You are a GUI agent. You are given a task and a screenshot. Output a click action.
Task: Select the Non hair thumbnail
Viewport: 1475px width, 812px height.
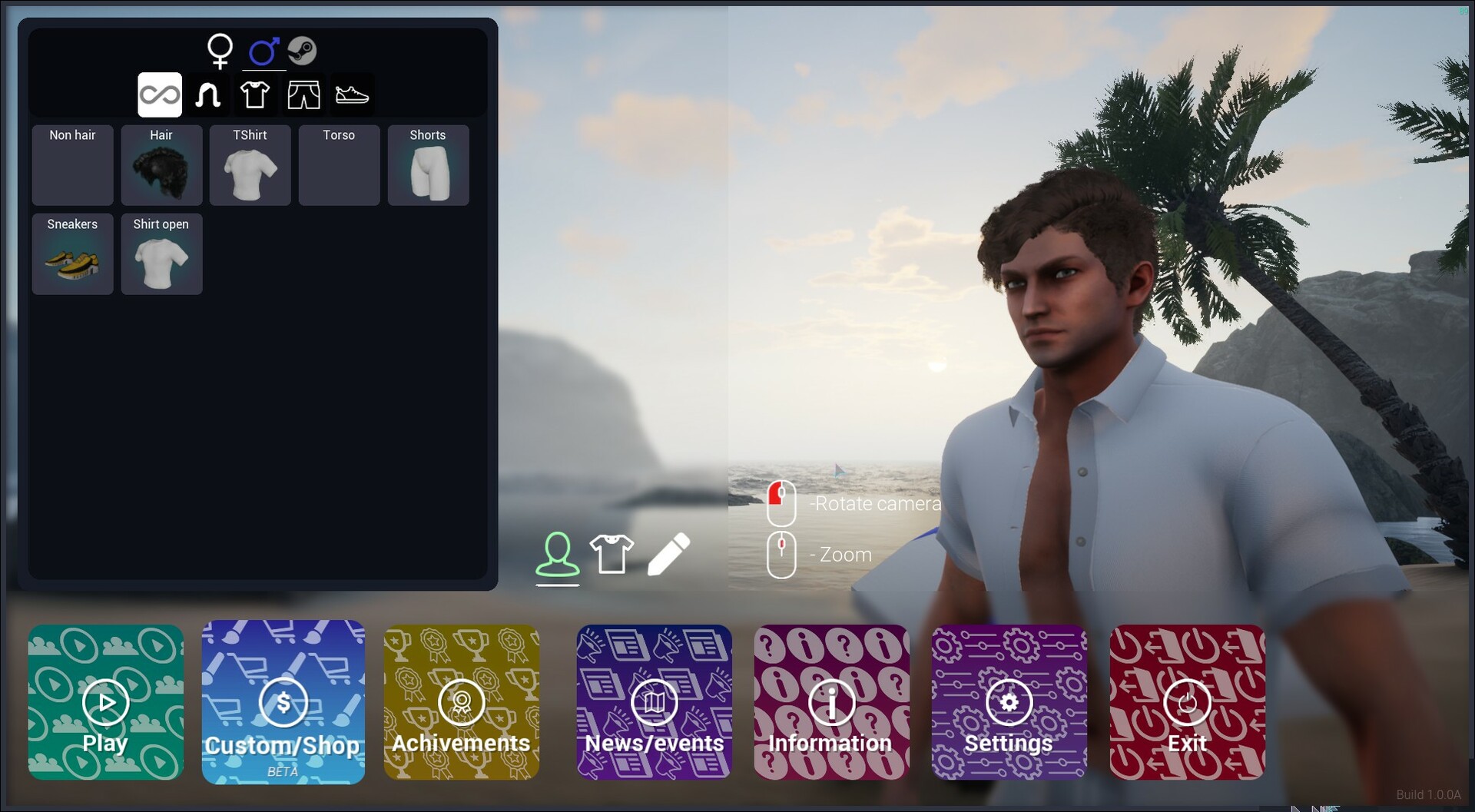[72, 165]
